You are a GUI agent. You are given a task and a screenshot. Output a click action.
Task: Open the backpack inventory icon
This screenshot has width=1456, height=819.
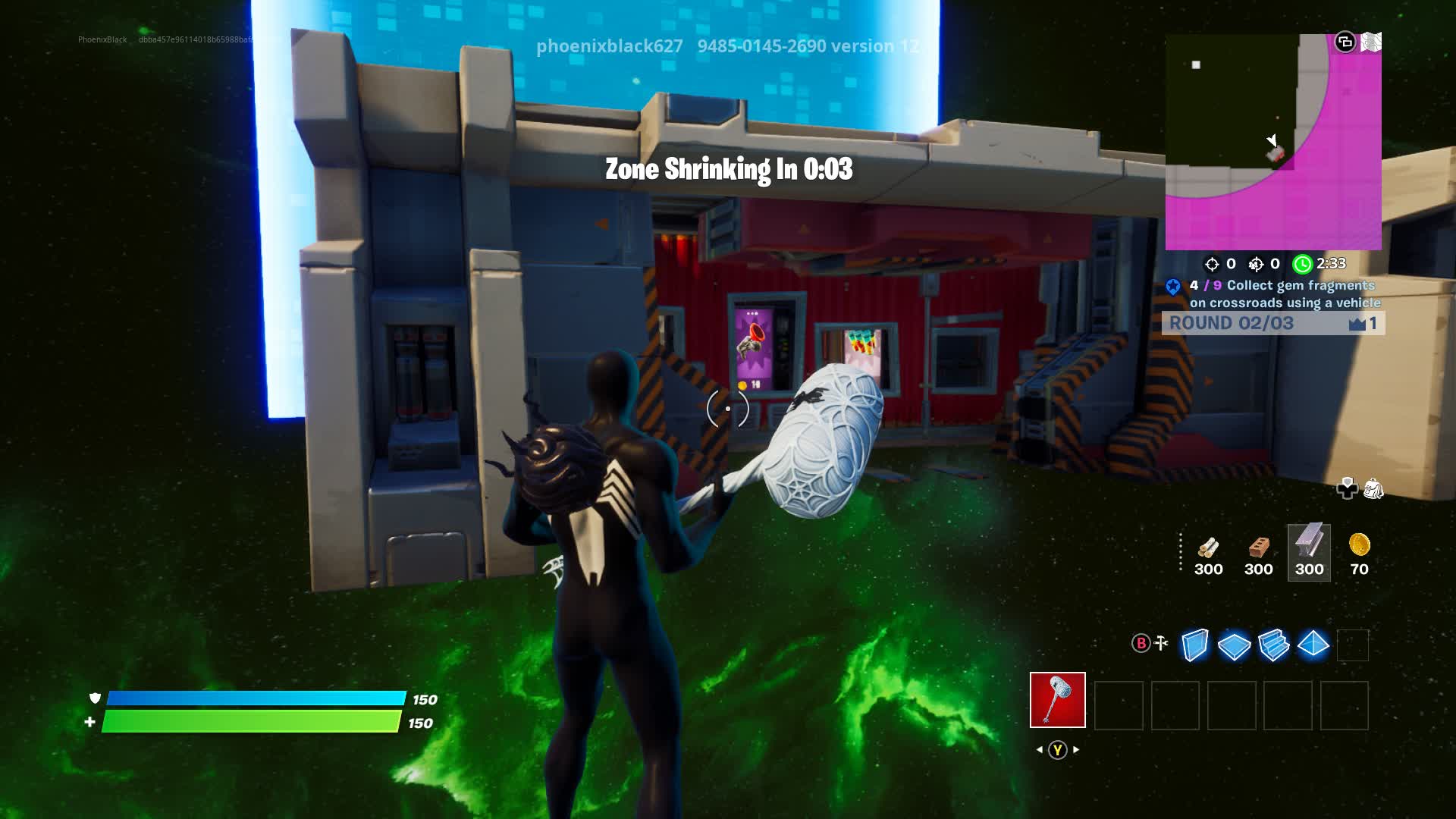[1373, 489]
